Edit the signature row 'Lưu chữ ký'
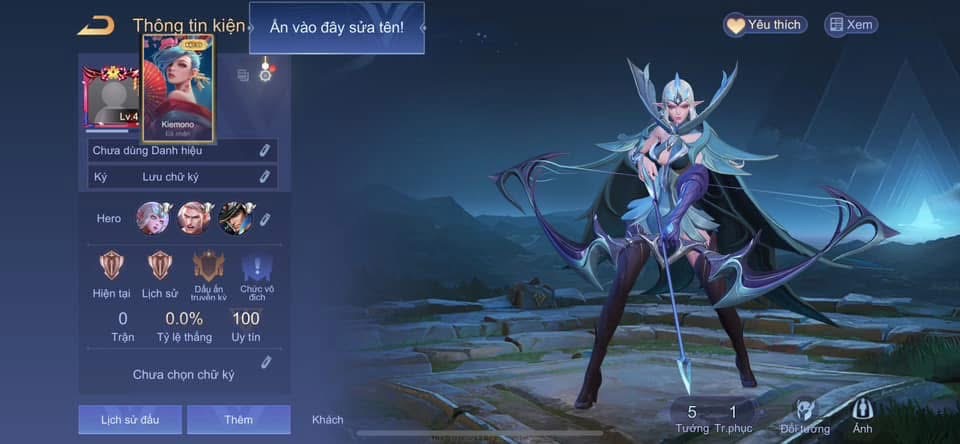 264,177
